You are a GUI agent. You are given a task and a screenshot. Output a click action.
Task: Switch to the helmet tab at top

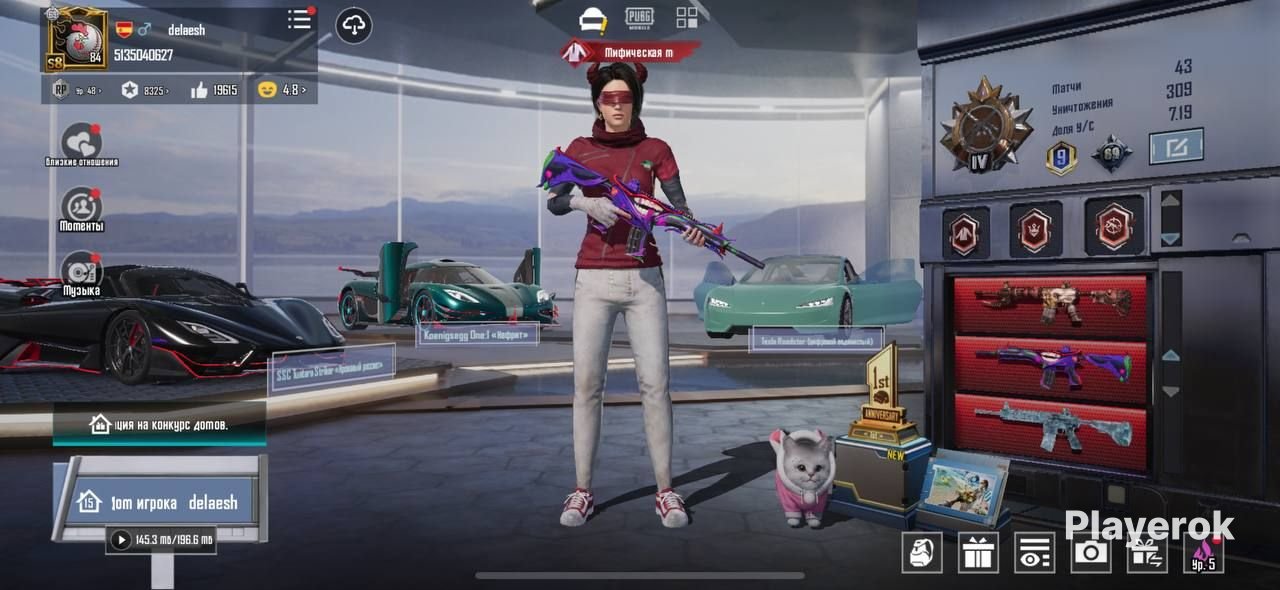[x=594, y=19]
